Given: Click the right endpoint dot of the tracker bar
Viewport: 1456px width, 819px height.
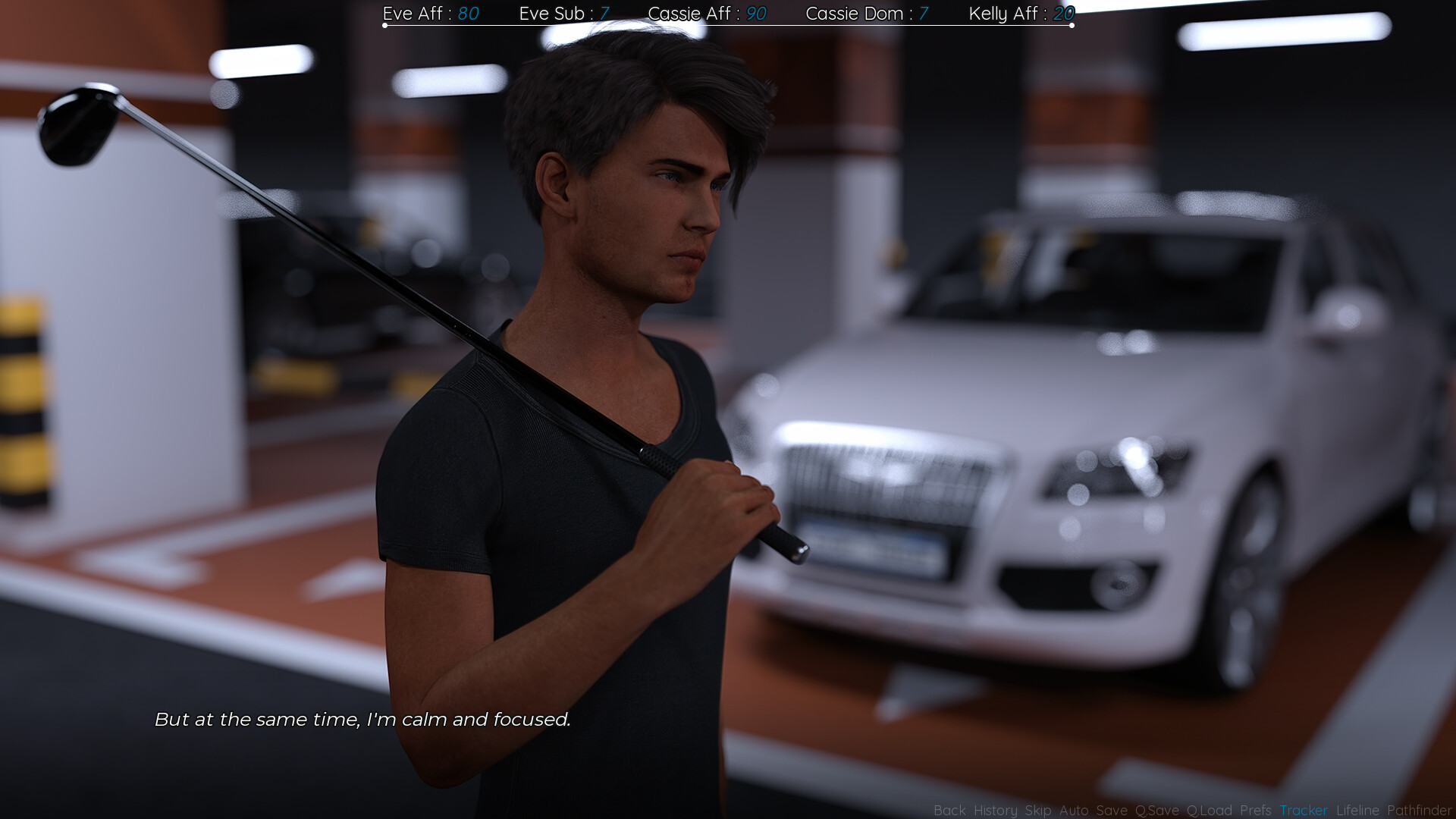Looking at the screenshot, I should click(1071, 24).
